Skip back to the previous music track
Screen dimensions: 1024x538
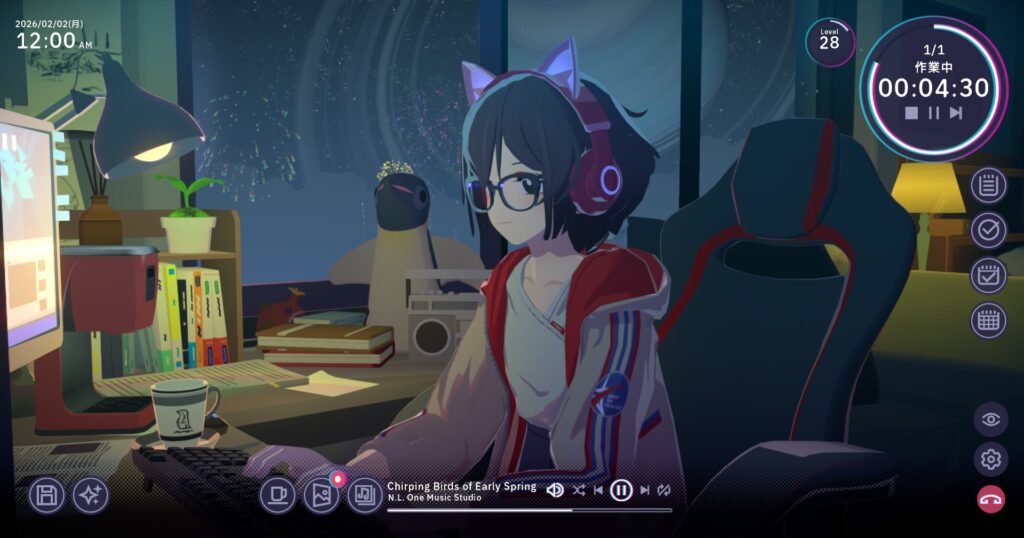click(x=599, y=490)
